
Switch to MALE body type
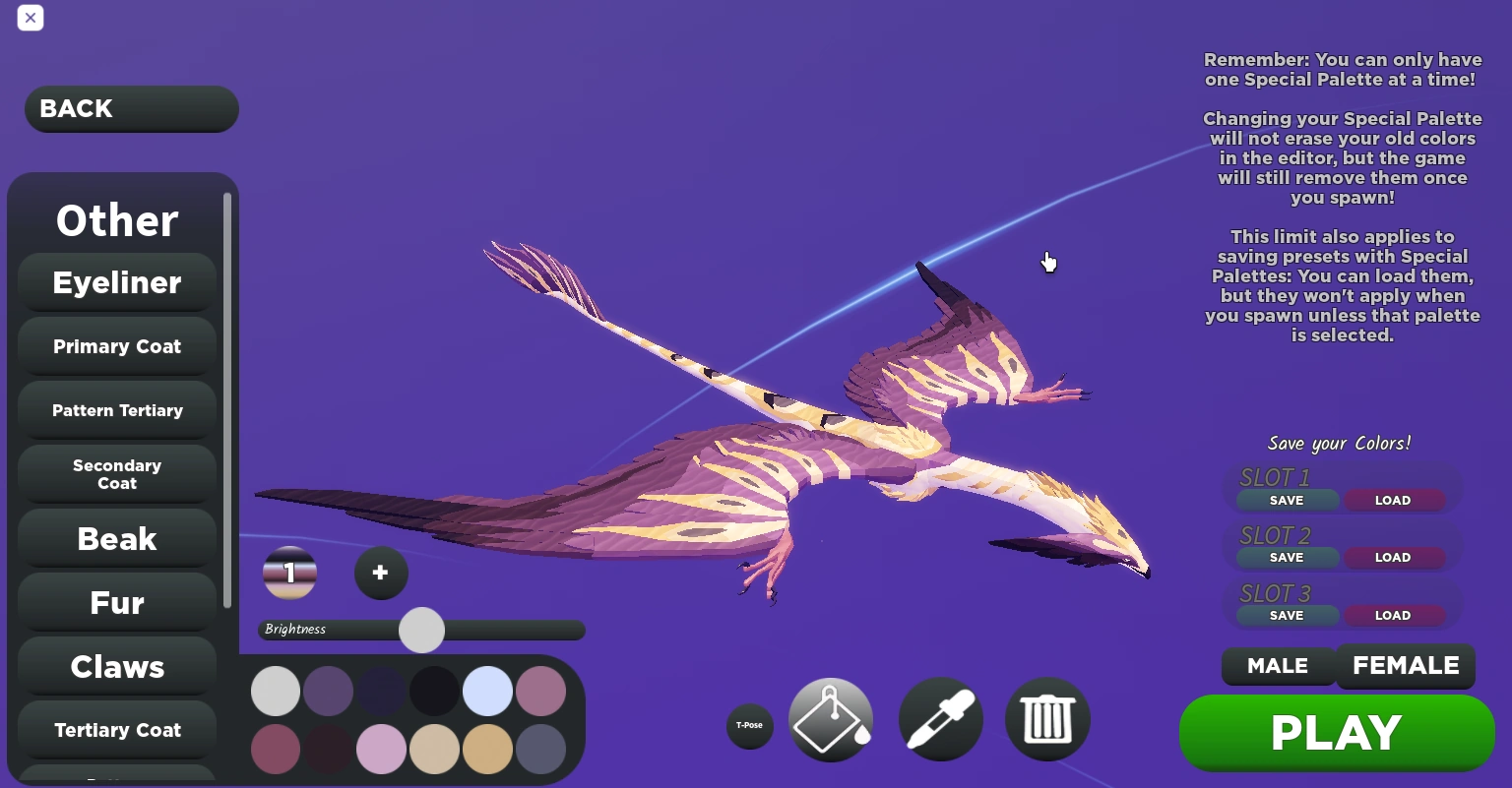pyautogui.click(x=1278, y=666)
